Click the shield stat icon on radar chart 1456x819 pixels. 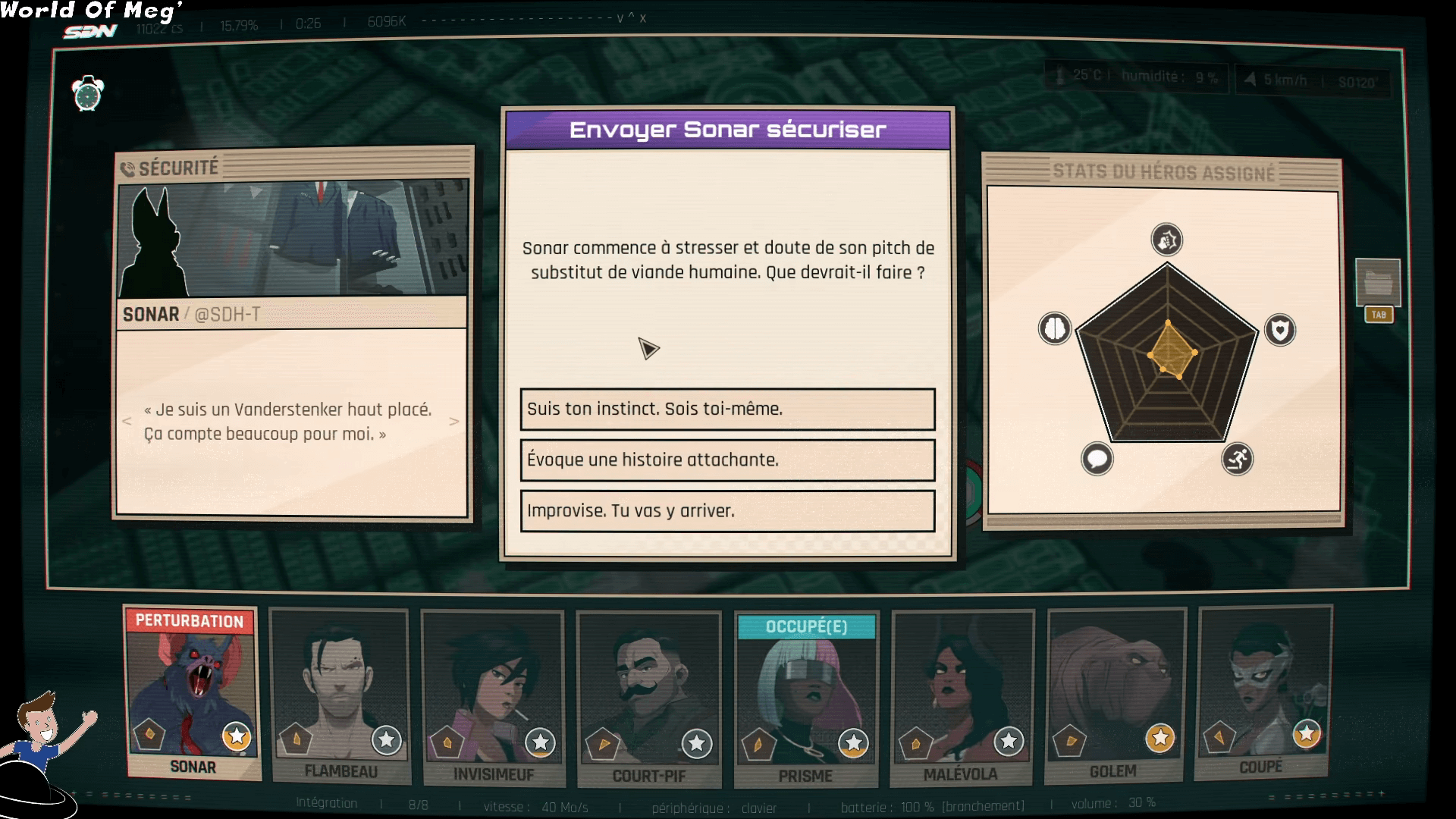pyautogui.click(x=1280, y=330)
